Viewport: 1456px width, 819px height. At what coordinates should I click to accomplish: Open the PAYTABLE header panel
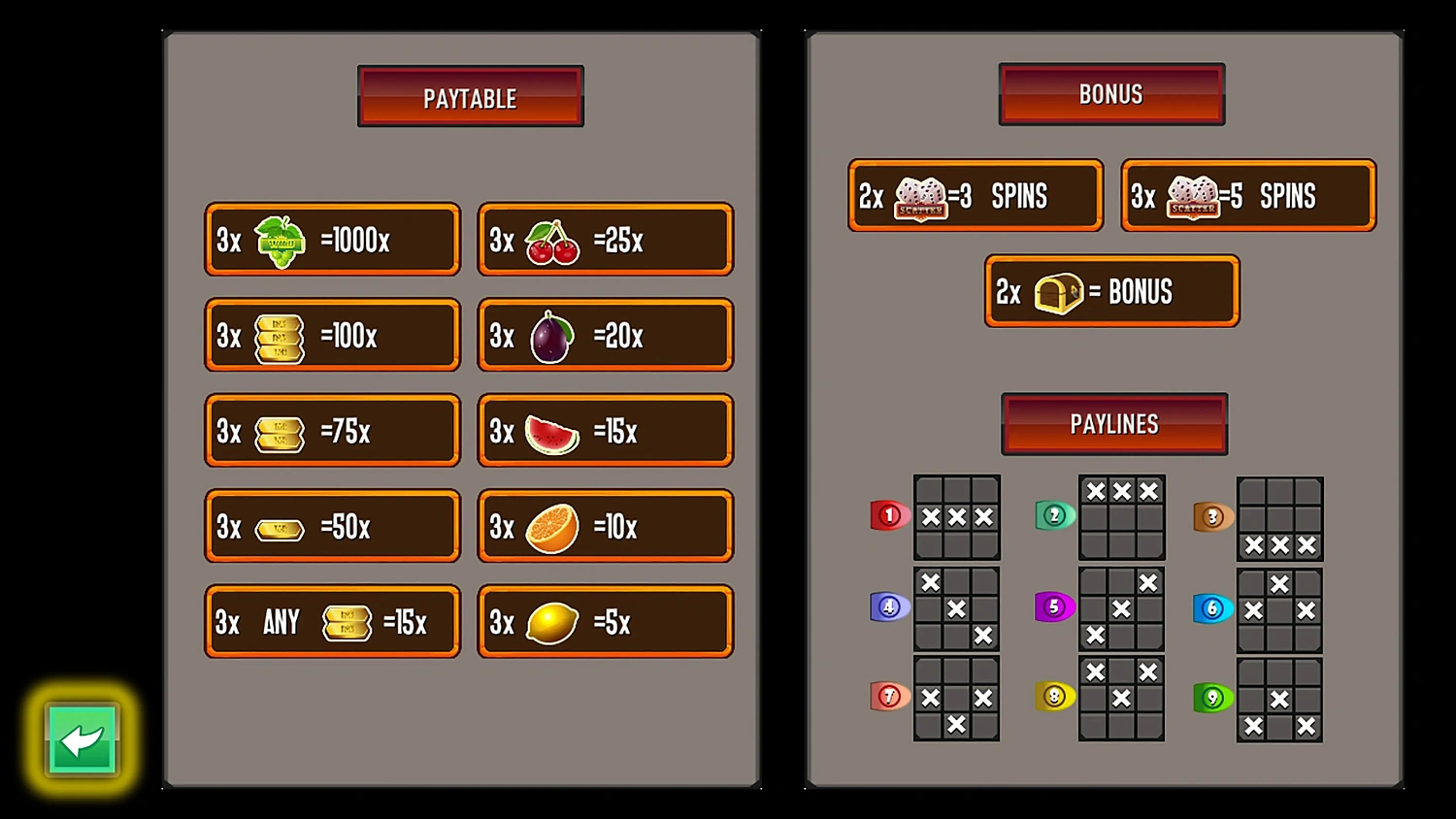pyautogui.click(x=470, y=96)
